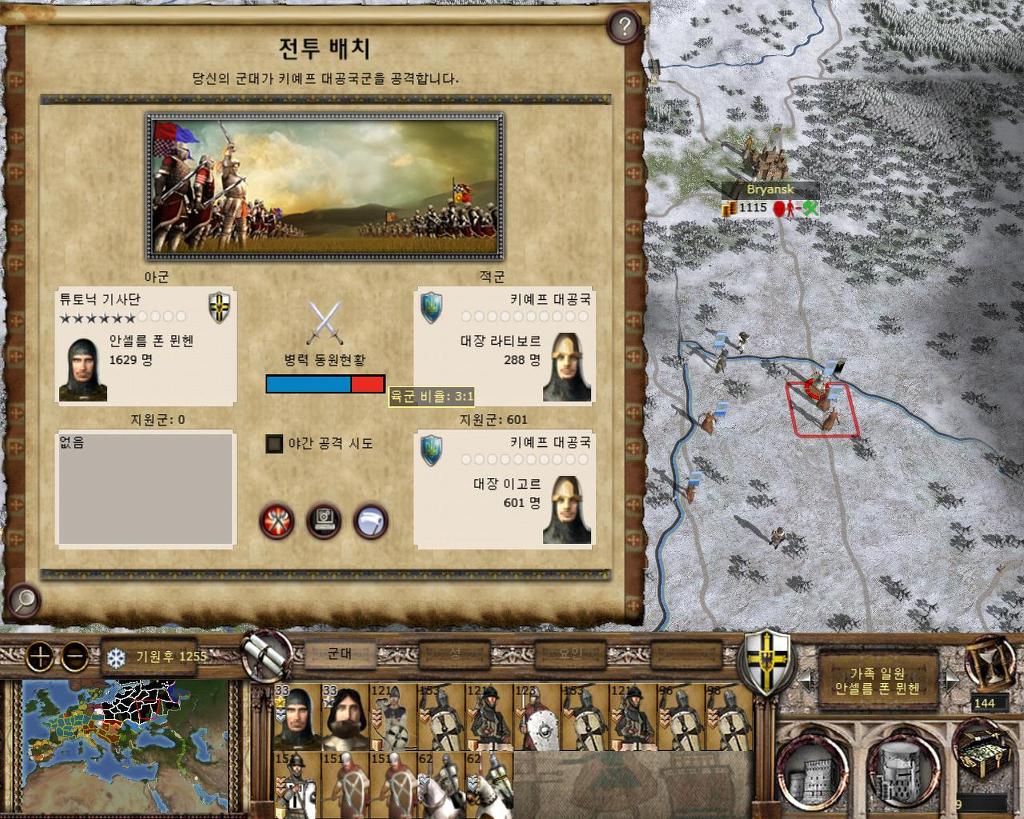Click the magnifying glass on the scroll
Image resolution: width=1024 pixels, height=819 pixels.
(x=23, y=601)
